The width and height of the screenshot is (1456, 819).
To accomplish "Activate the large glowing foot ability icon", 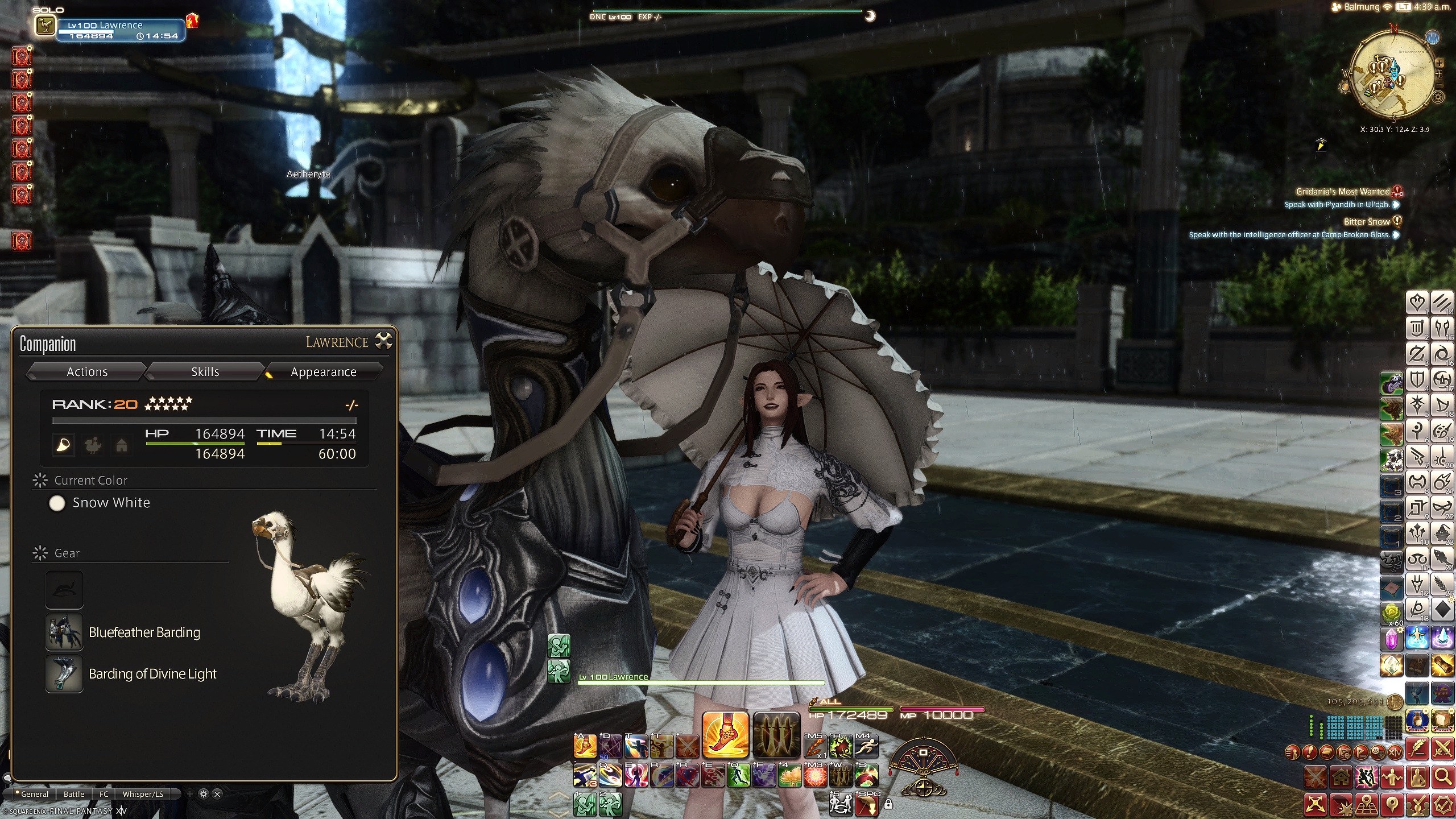I will [x=725, y=734].
